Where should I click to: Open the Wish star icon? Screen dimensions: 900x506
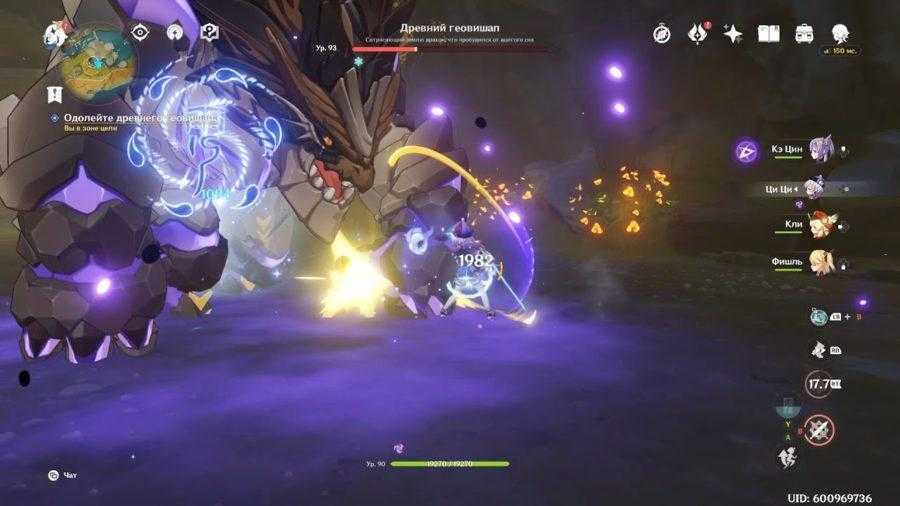pos(733,33)
